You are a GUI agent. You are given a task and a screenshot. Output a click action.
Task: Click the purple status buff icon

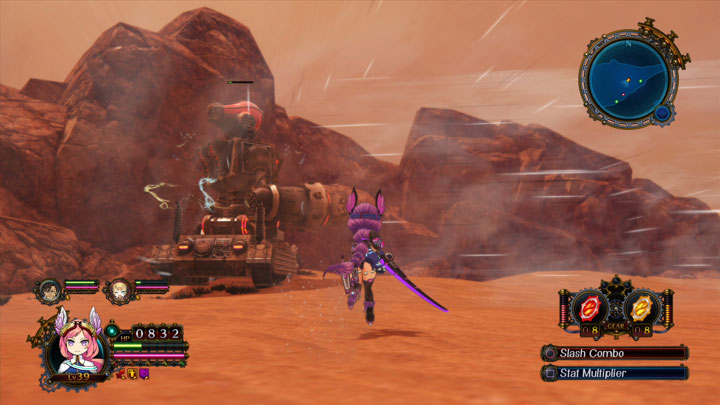tap(144, 373)
